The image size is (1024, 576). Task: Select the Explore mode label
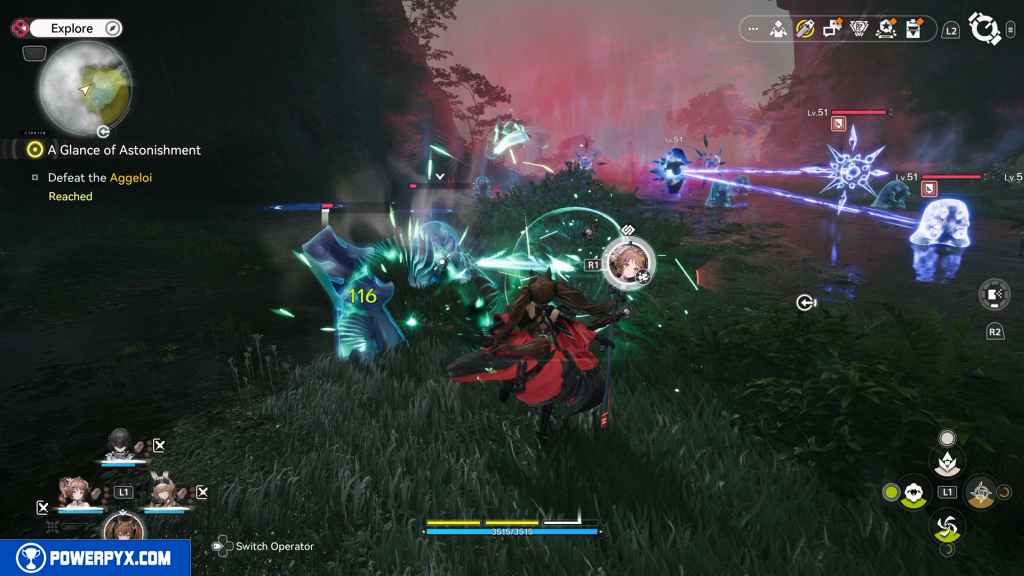click(72, 28)
